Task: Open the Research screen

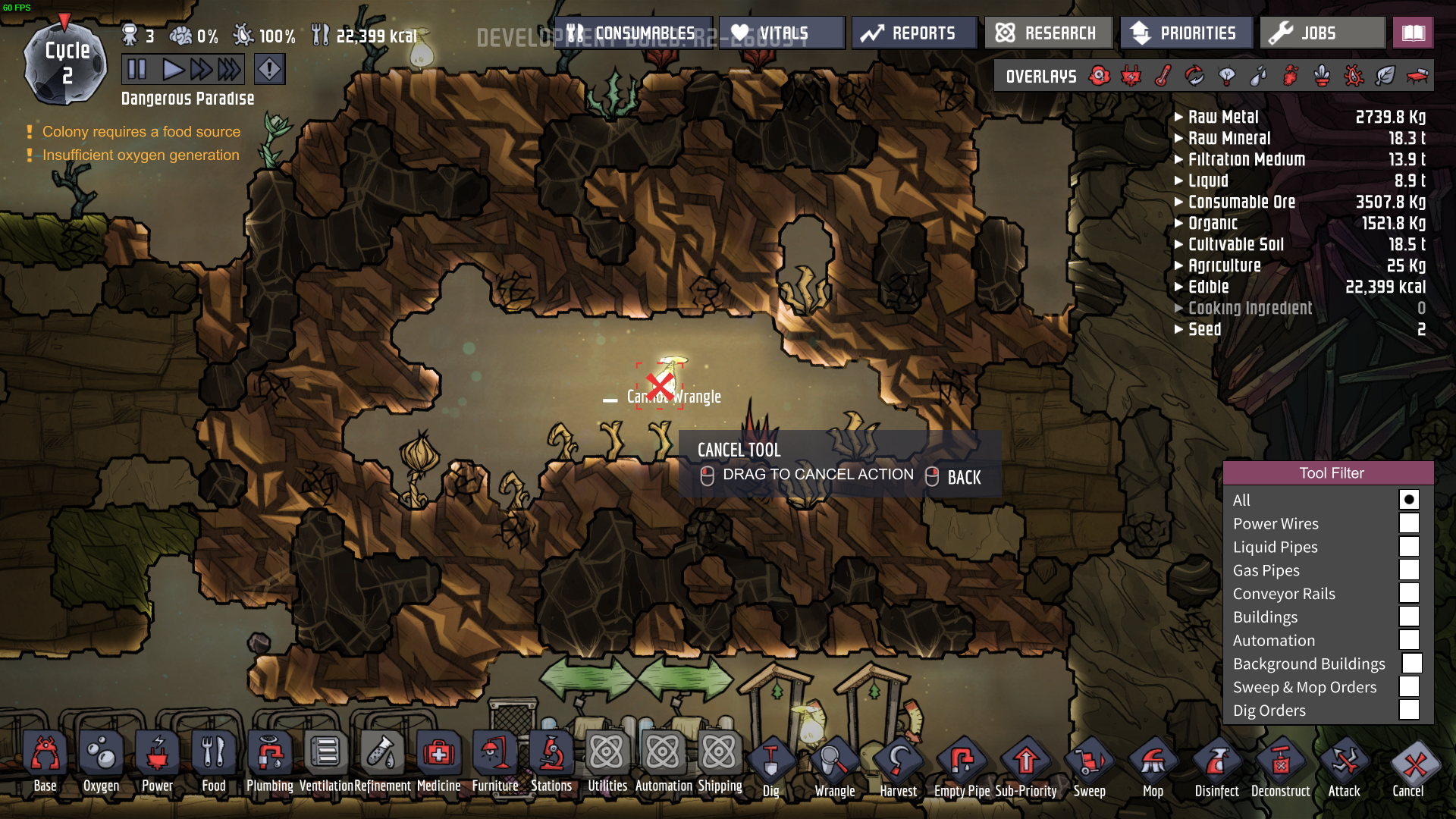Action: coord(1048,33)
